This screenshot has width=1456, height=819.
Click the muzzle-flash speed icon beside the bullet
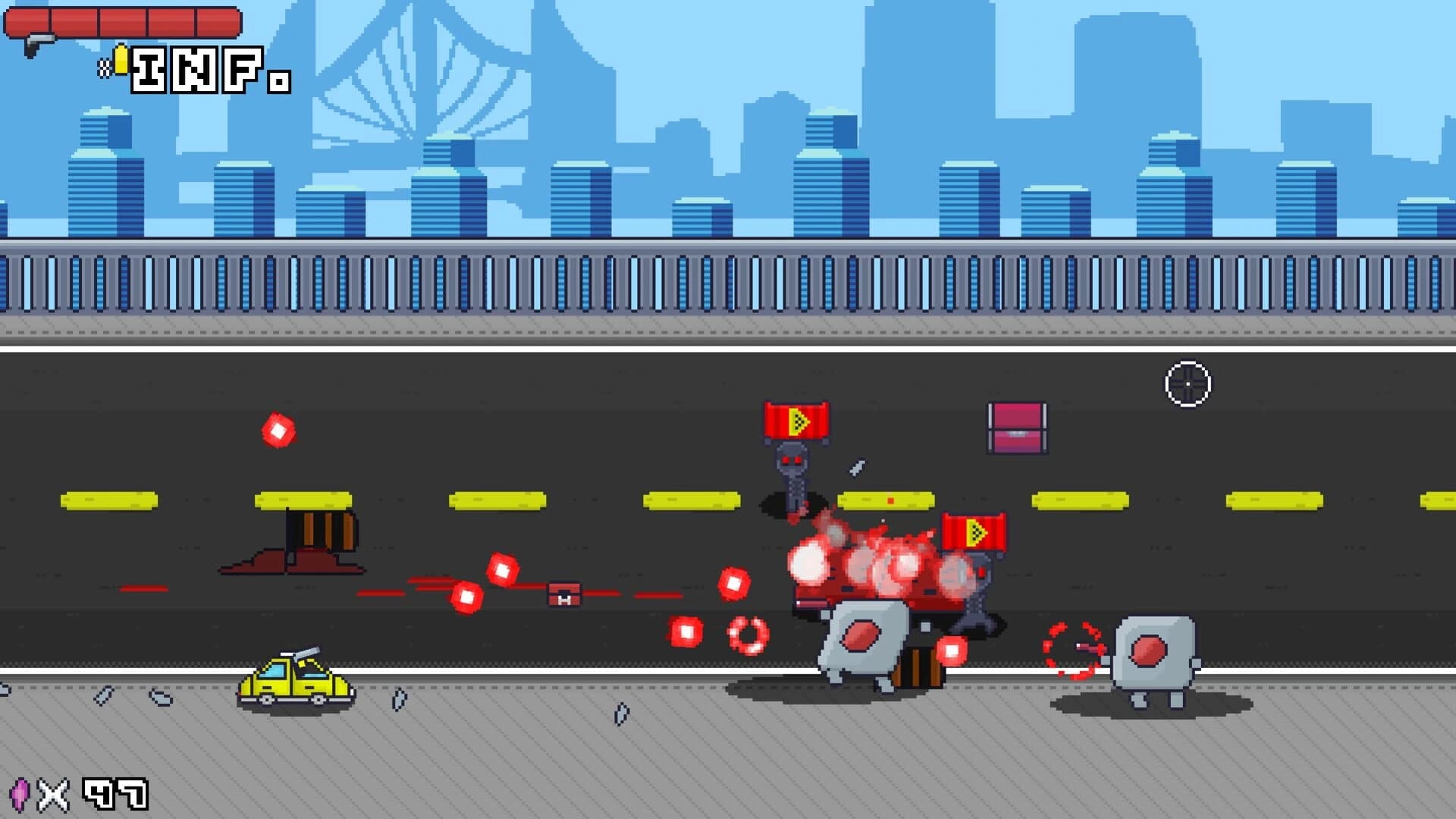[x=105, y=68]
